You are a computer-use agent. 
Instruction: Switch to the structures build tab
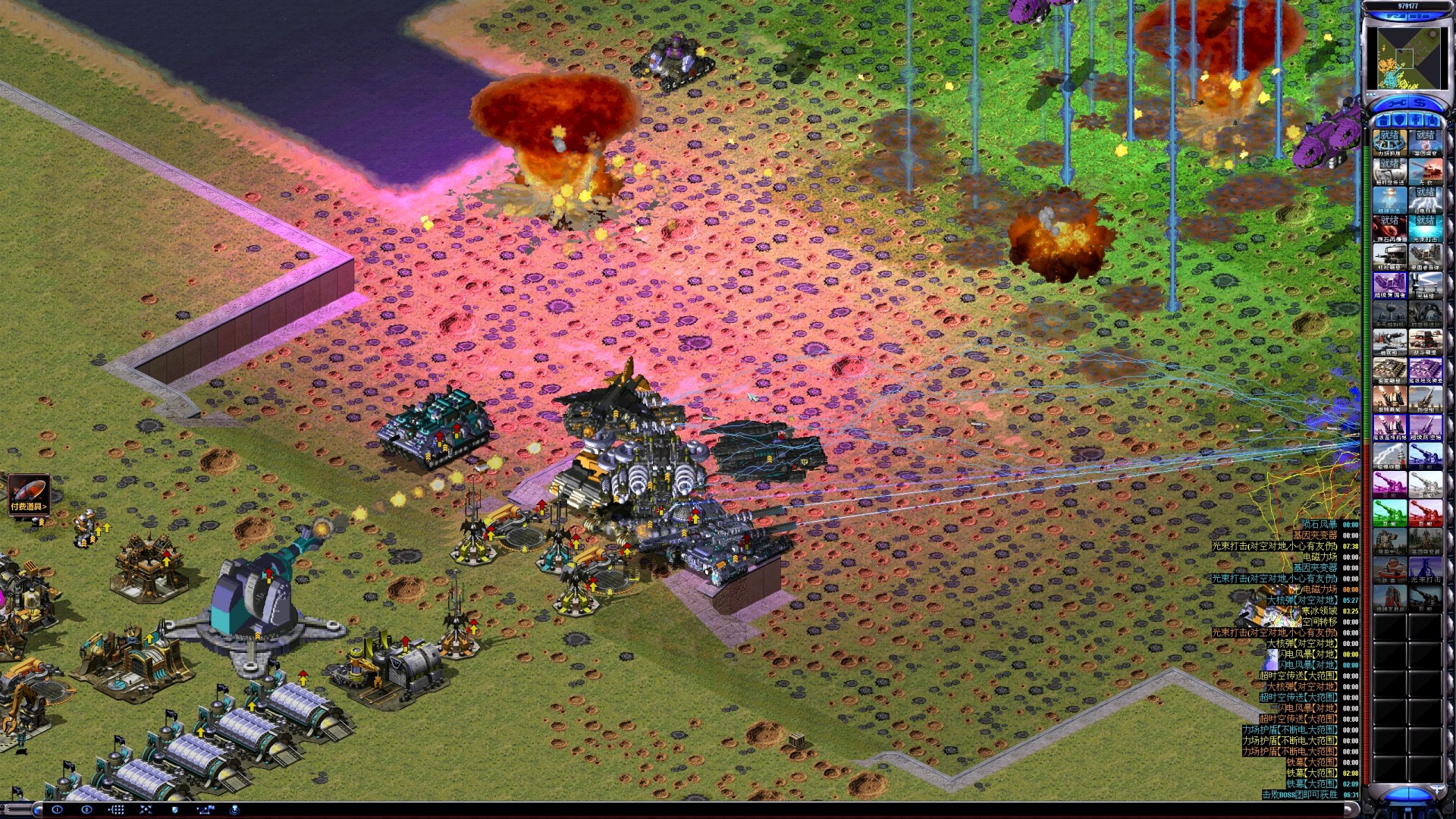pyautogui.click(x=1382, y=121)
